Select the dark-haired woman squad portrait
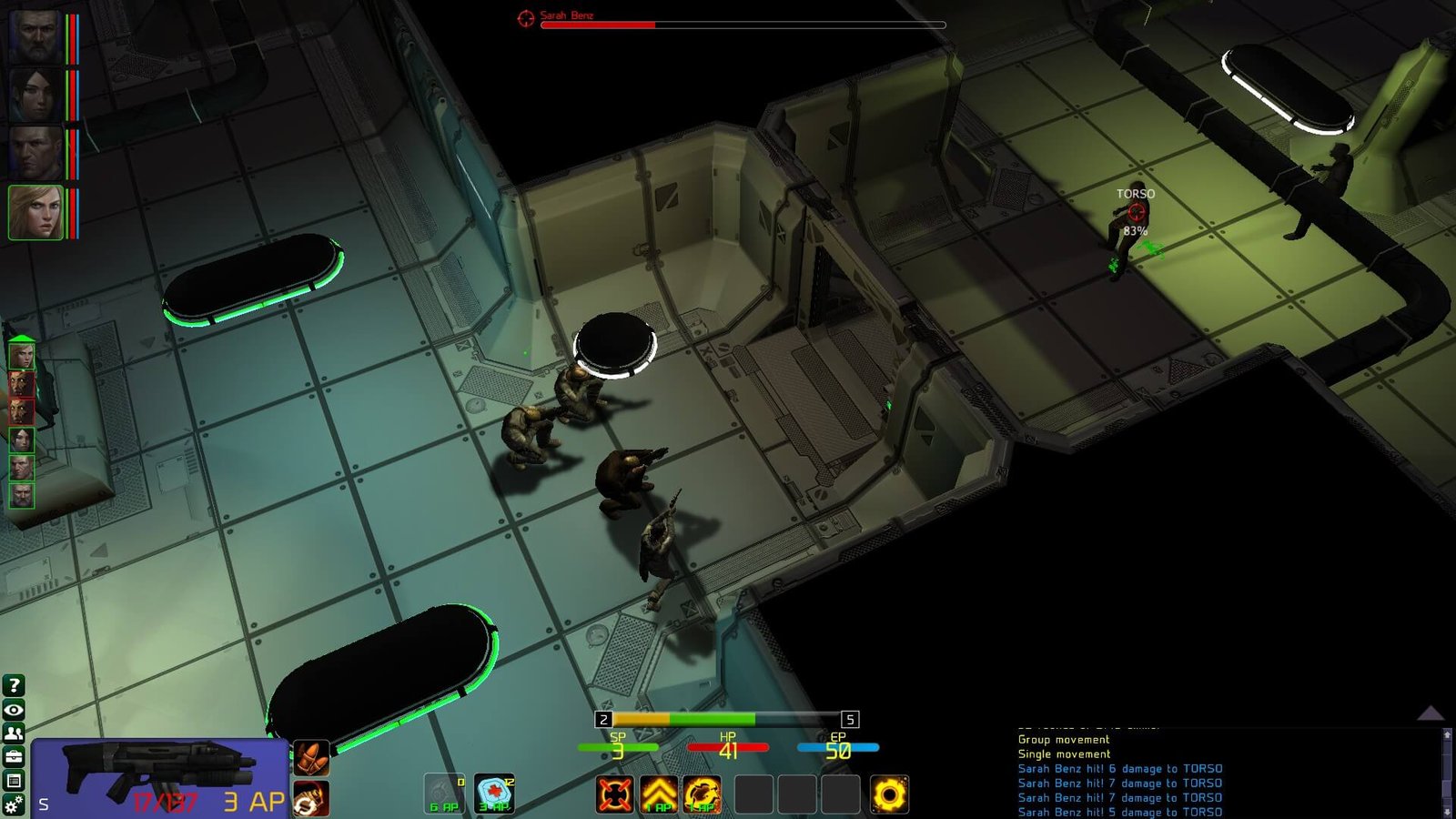This screenshot has width=1456, height=819. click(35, 96)
